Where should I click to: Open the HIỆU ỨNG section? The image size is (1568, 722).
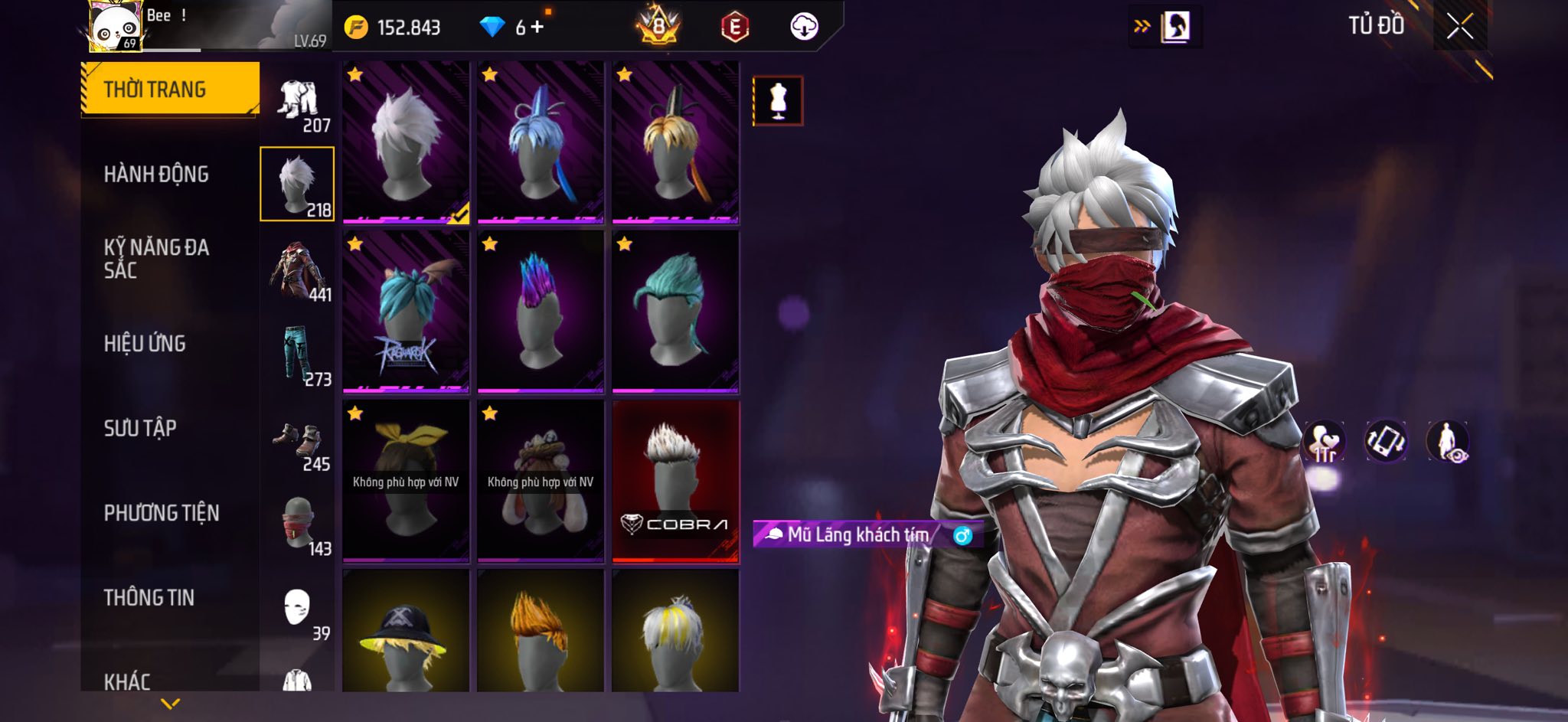coord(145,344)
